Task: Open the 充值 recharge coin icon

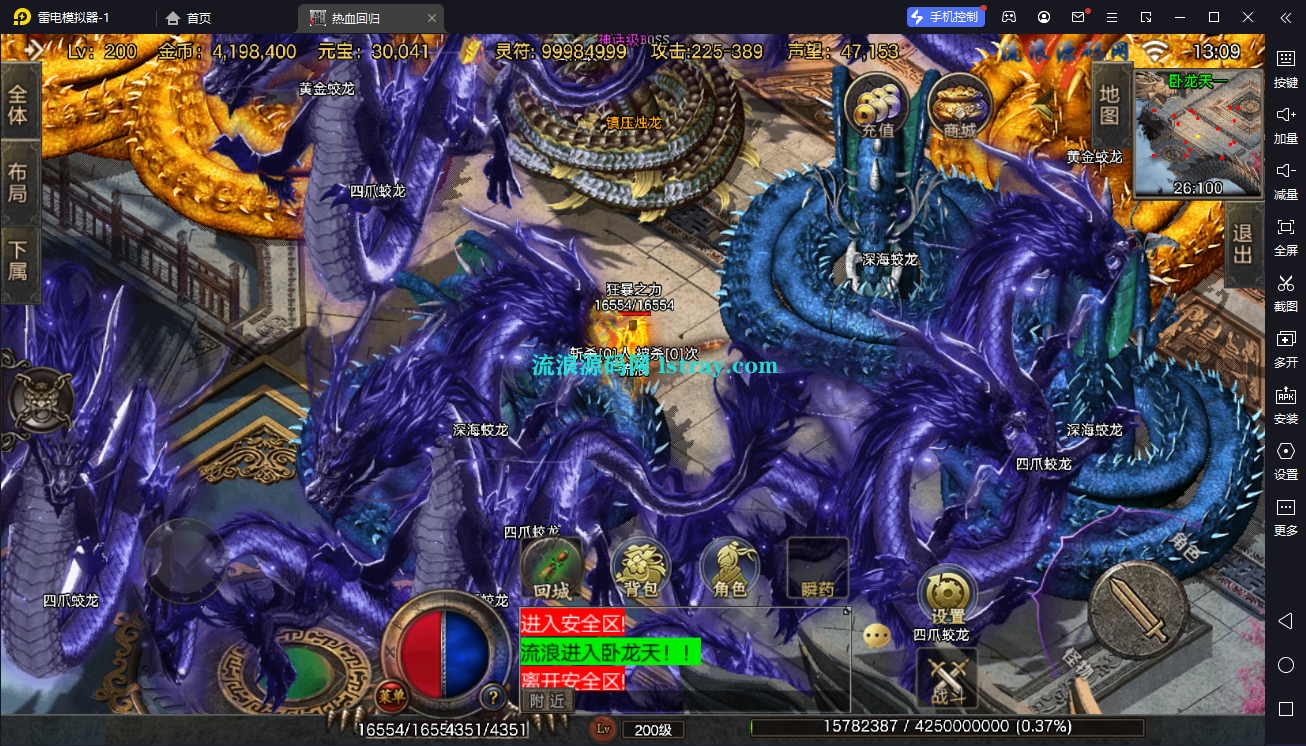Action: 876,104
